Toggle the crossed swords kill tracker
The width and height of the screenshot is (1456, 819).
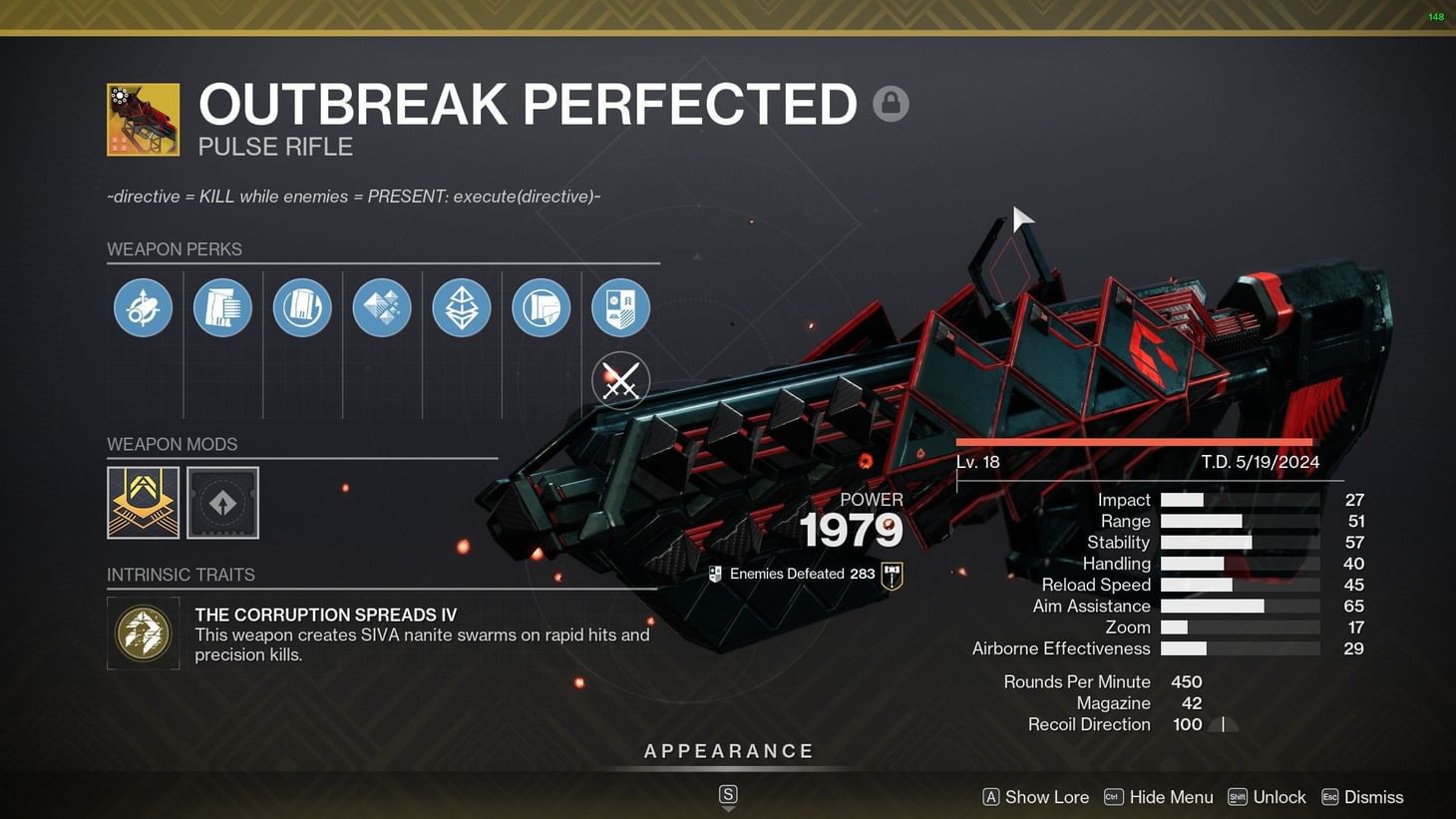pos(620,380)
